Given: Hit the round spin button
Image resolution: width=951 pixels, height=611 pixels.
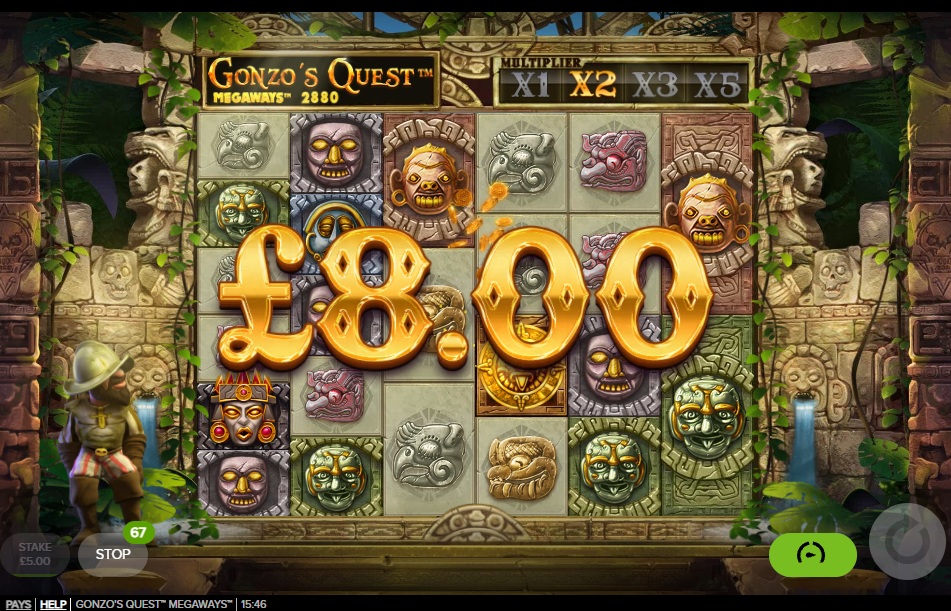Looking at the screenshot, I should click(x=906, y=542).
